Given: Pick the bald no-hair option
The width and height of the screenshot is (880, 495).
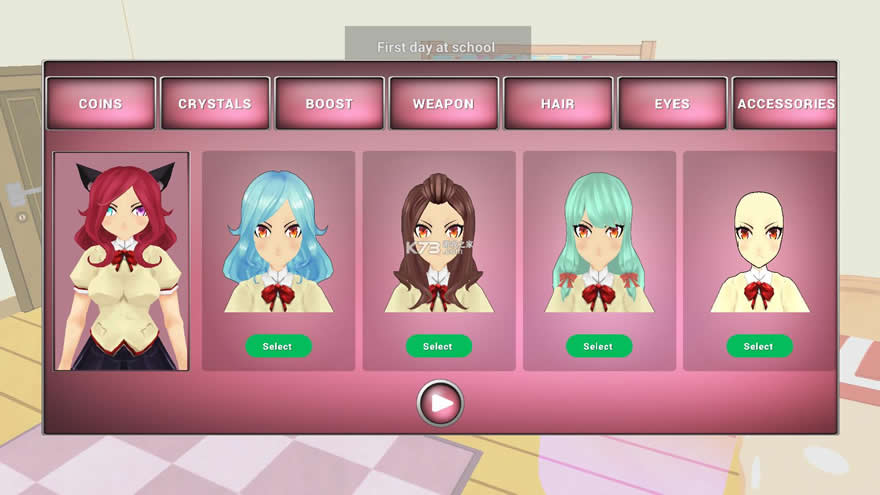Looking at the screenshot, I should (x=759, y=346).
